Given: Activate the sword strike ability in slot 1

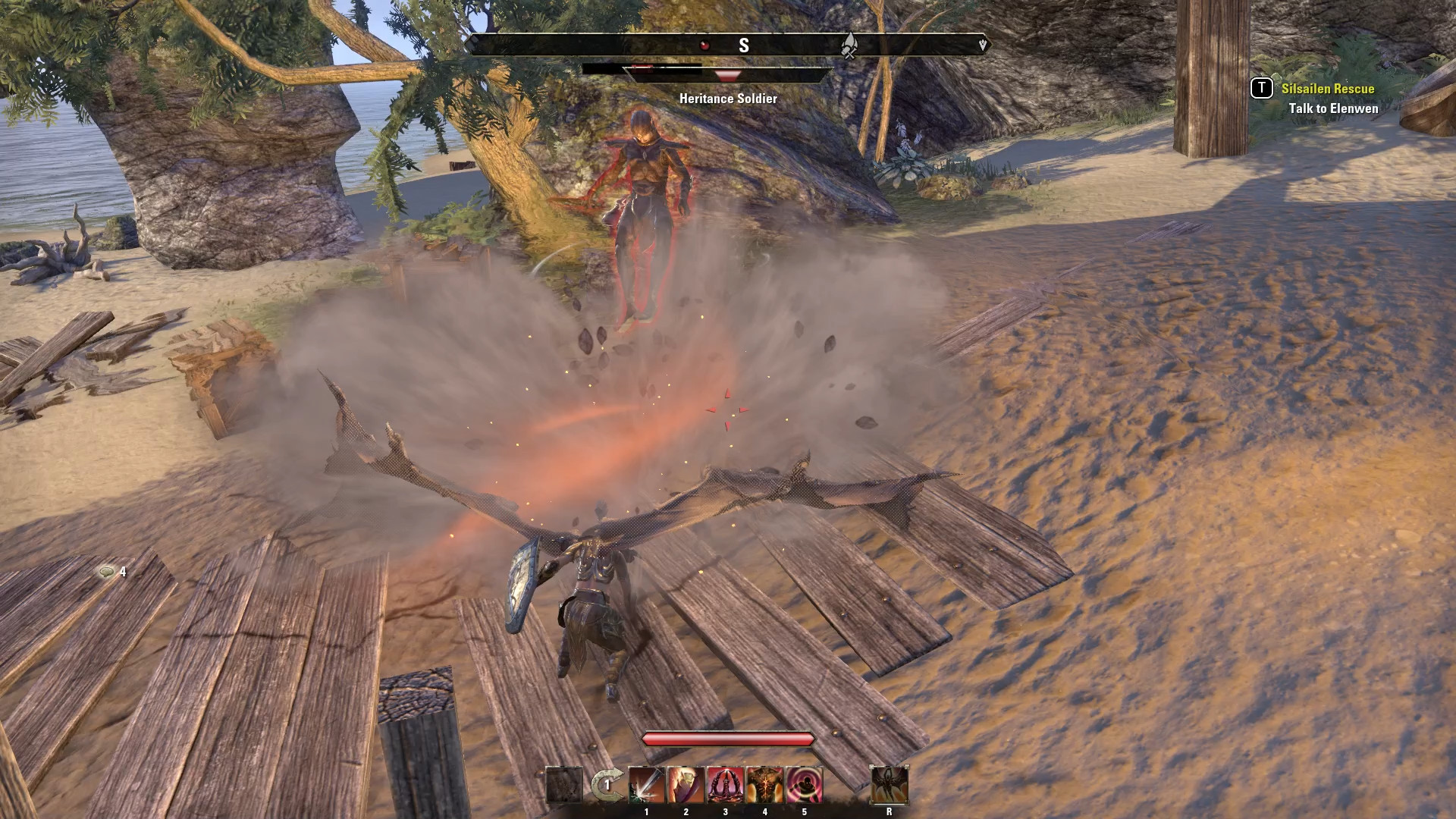Looking at the screenshot, I should (x=646, y=785).
